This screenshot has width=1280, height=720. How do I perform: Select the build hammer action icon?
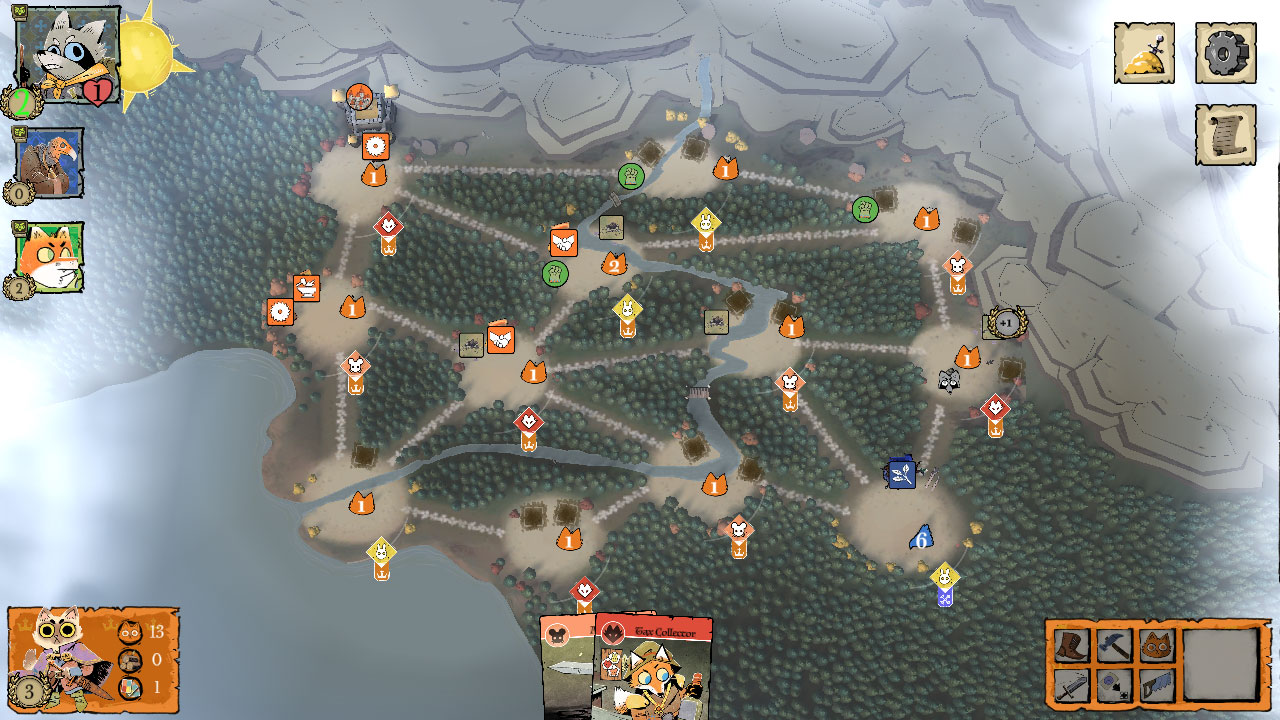[1113, 643]
